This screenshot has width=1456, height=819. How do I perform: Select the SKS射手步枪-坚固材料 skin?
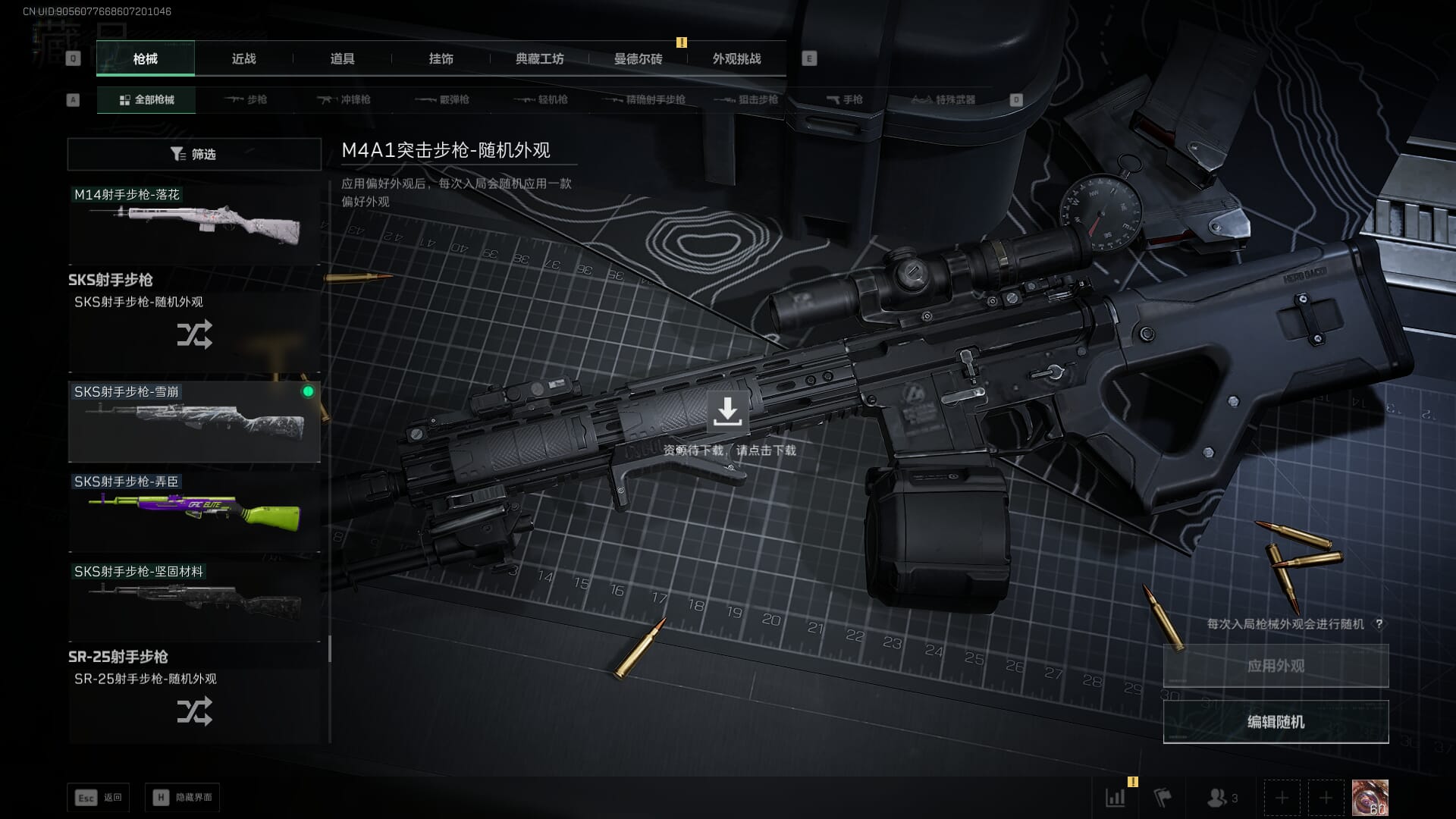[194, 601]
